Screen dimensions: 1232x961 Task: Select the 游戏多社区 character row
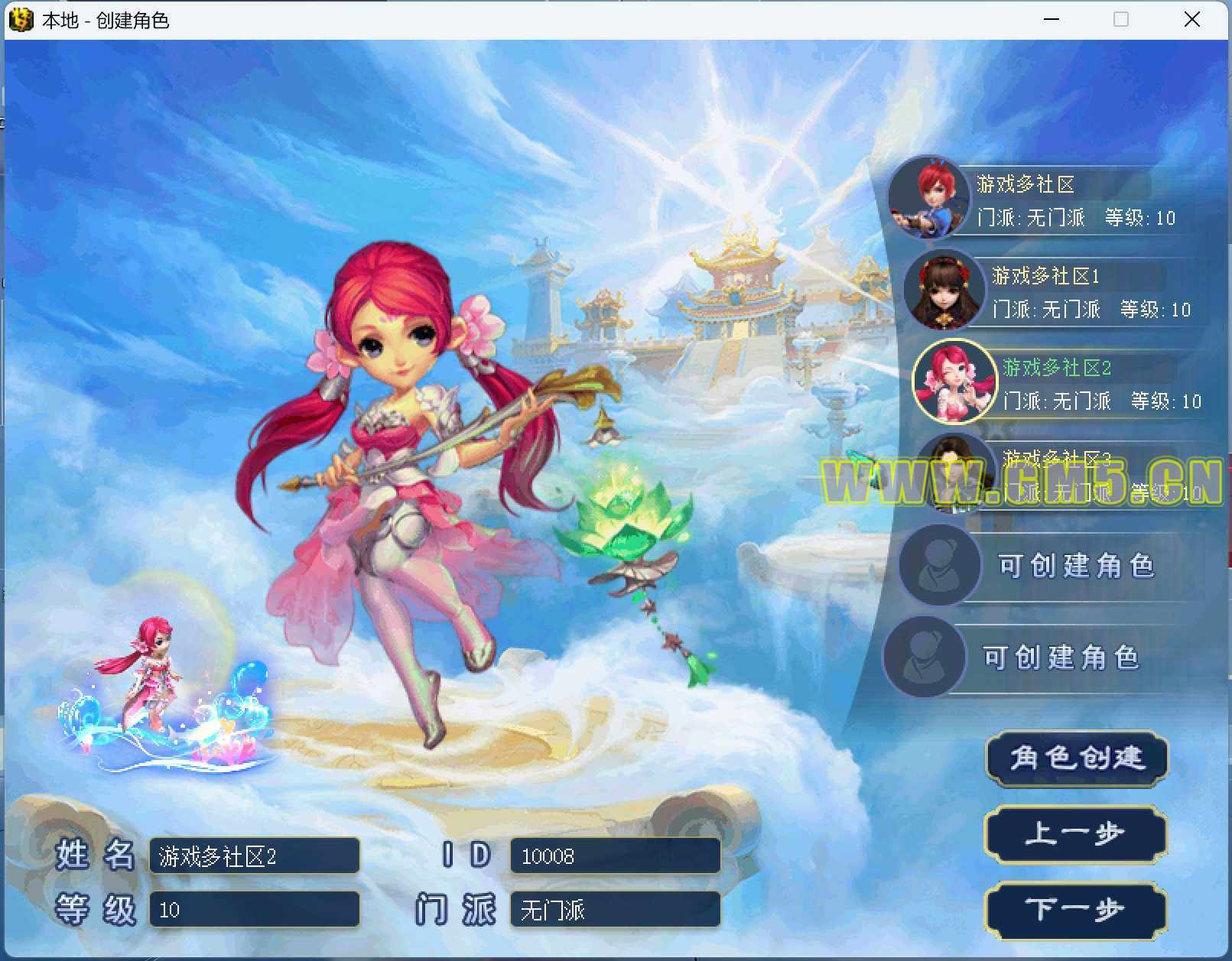[x=1055, y=200]
